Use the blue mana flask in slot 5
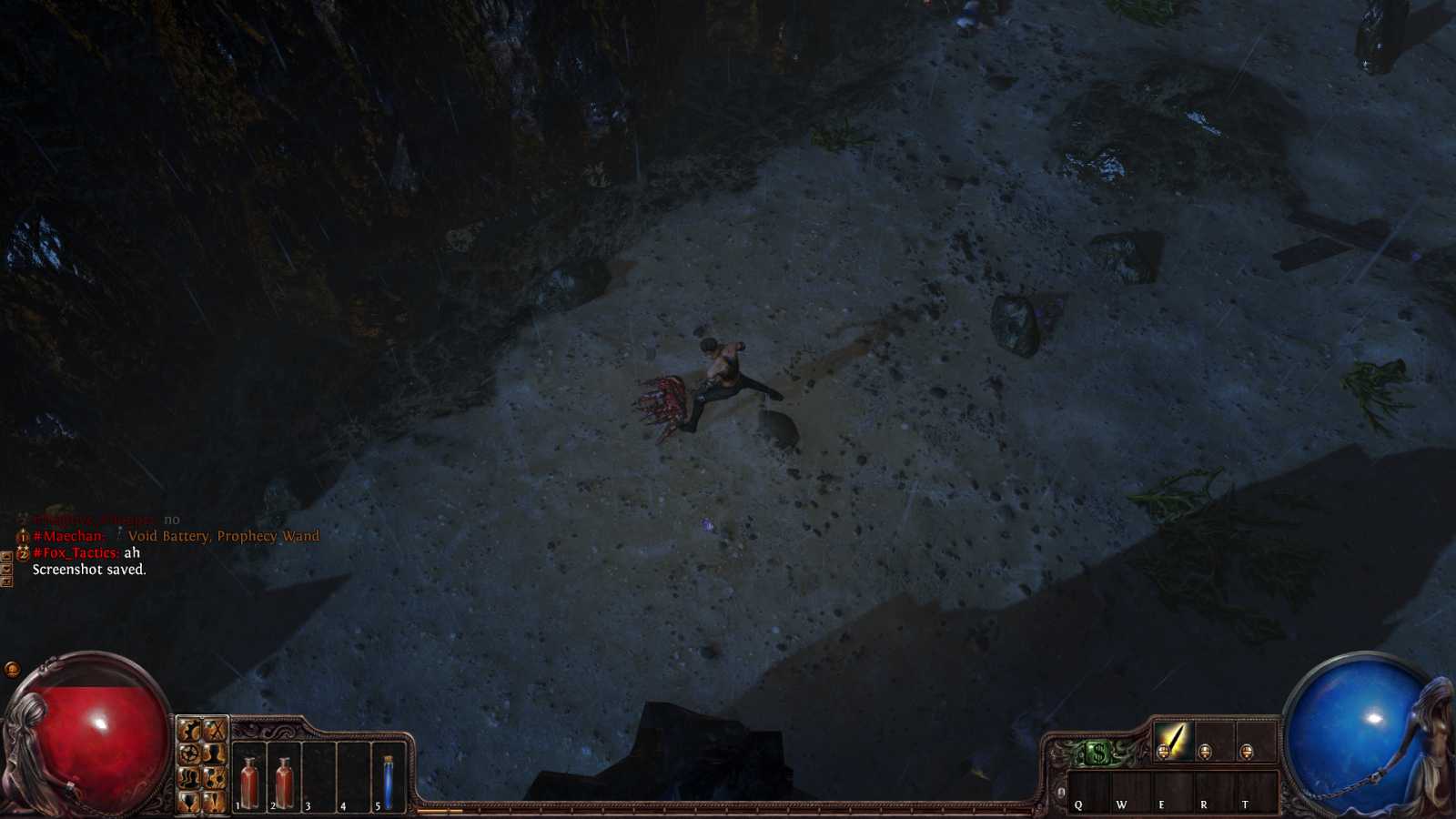This screenshot has height=819, width=1456. (386, 778)
